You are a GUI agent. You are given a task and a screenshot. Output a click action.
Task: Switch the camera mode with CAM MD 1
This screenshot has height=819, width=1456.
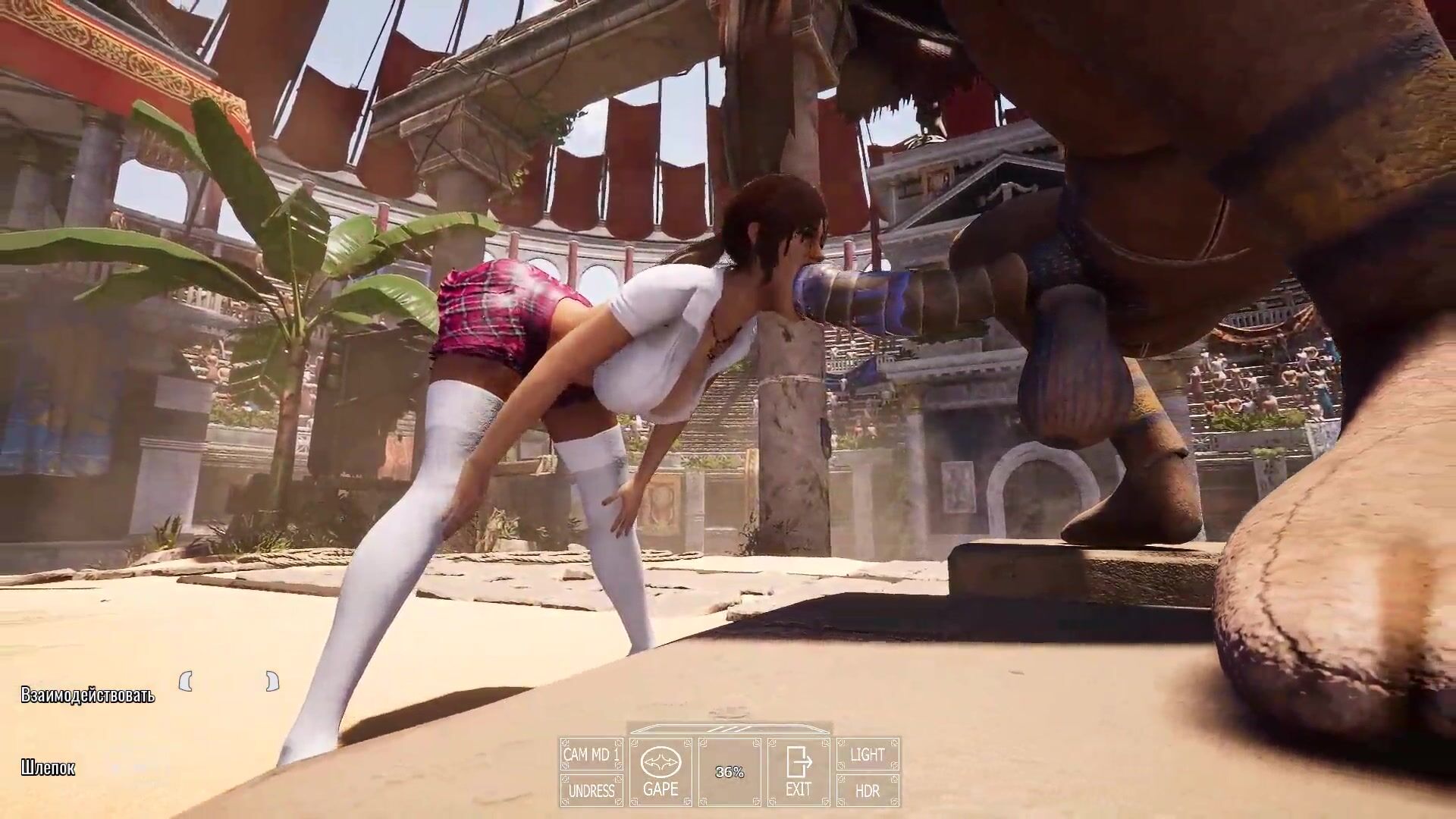[x=591, y=755]
